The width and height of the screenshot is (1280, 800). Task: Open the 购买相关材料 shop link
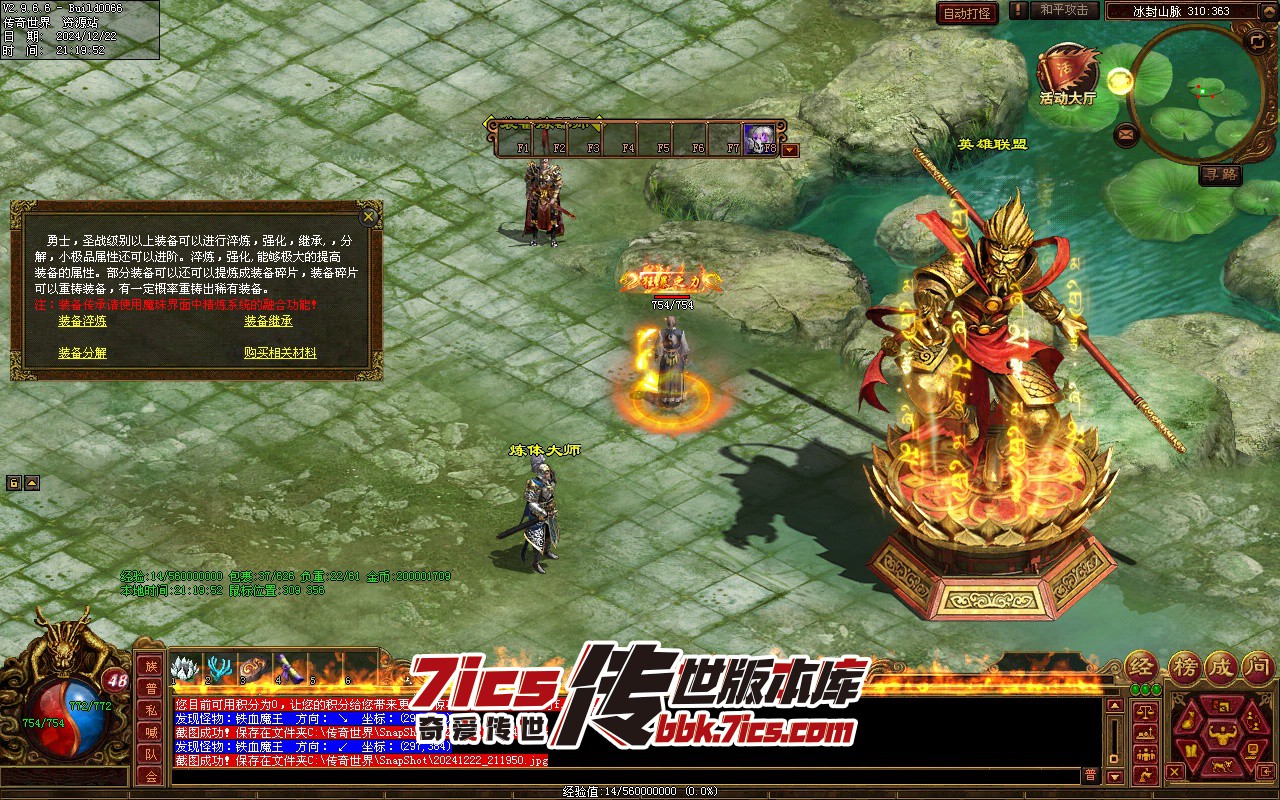coord(280,353)
